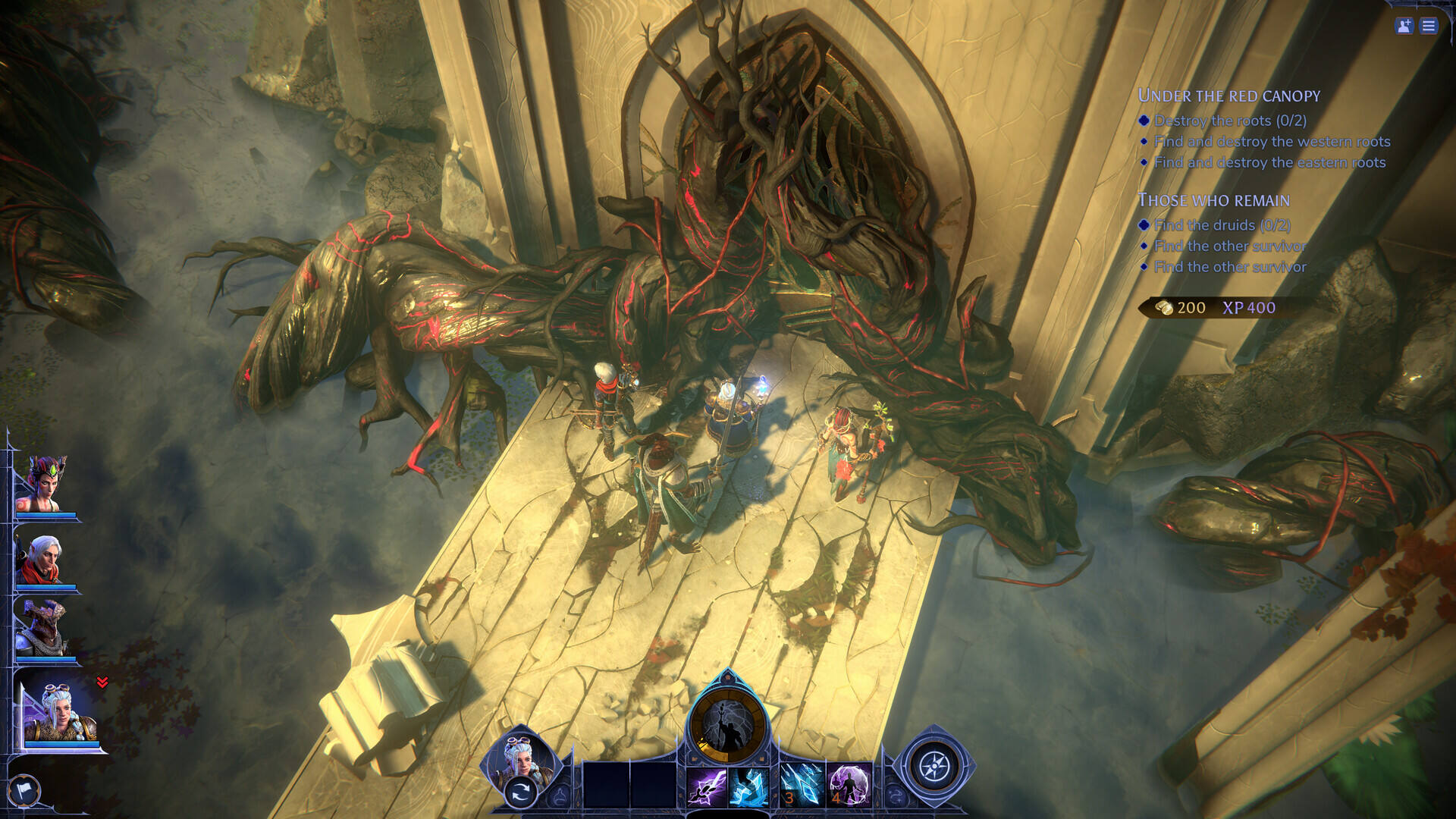This screenshot has height=819, width=1456.
Task: Open the compass navigation button
Action: [x=934, y=767]
